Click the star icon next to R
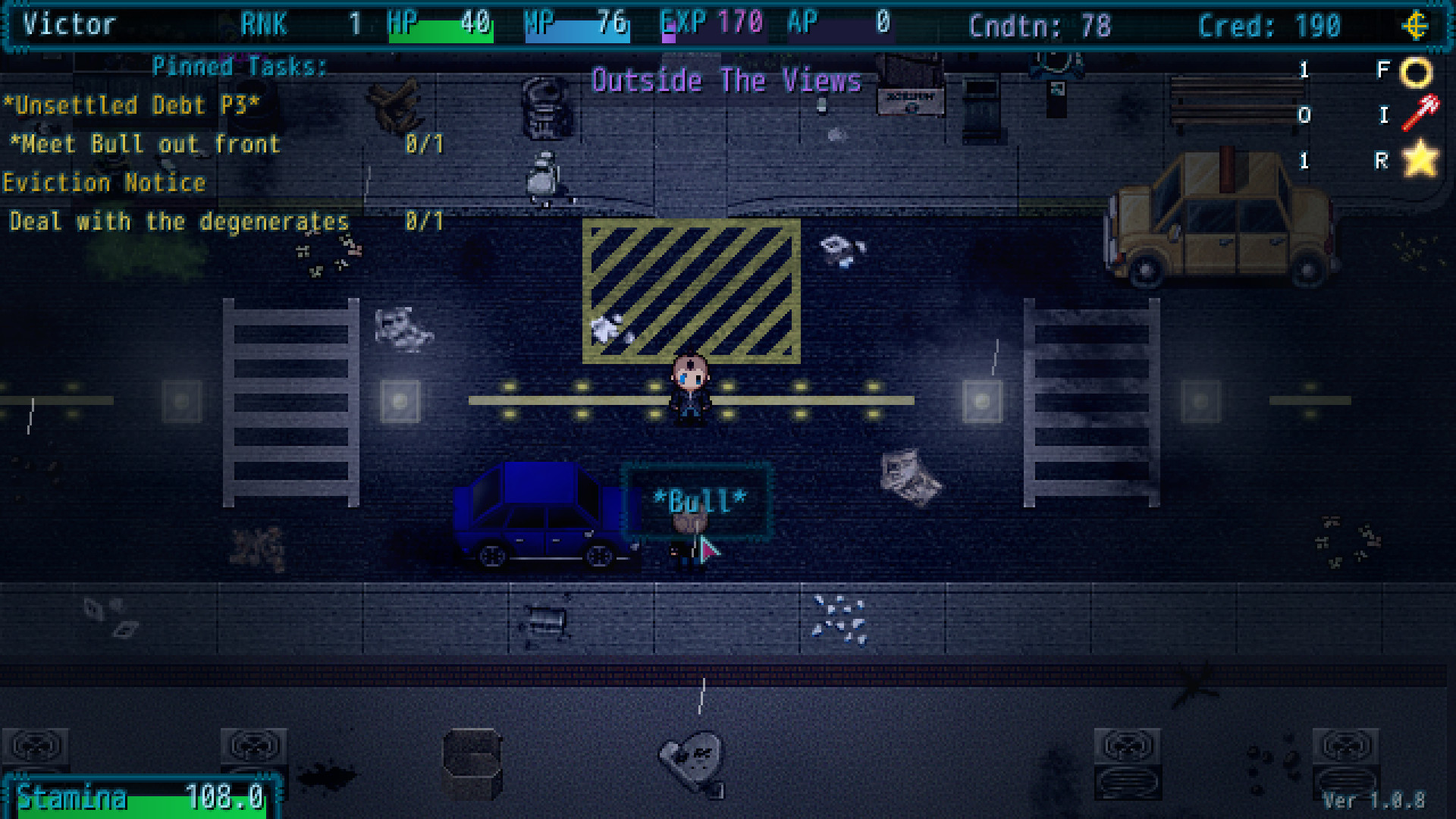 (x=1418, y=159)
